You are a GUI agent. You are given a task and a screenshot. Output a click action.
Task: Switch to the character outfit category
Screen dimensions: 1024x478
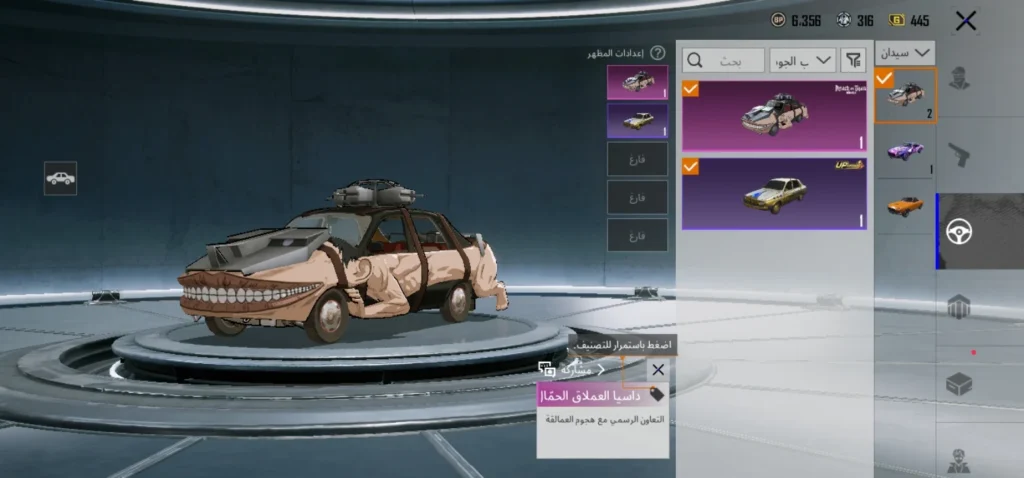[960, 78]
